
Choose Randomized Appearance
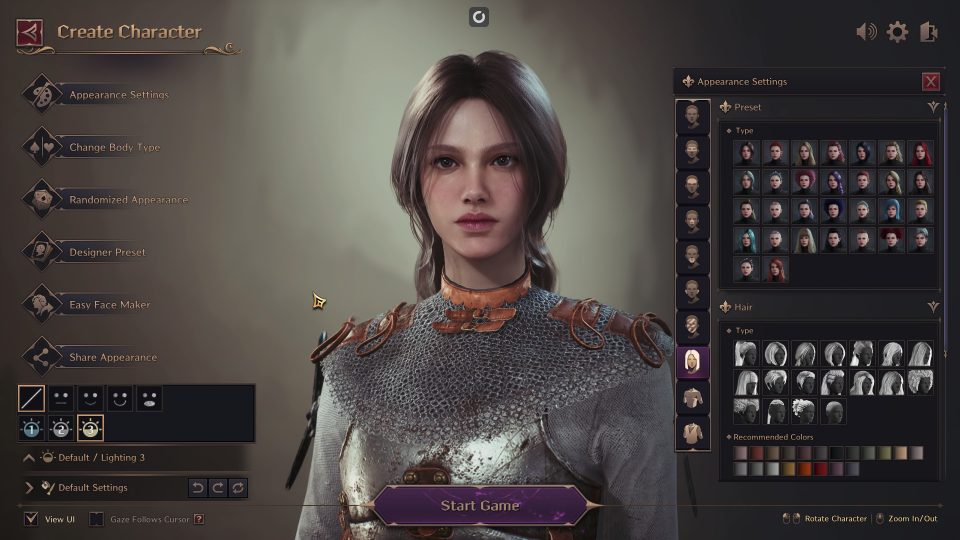[x=128, y=200]
